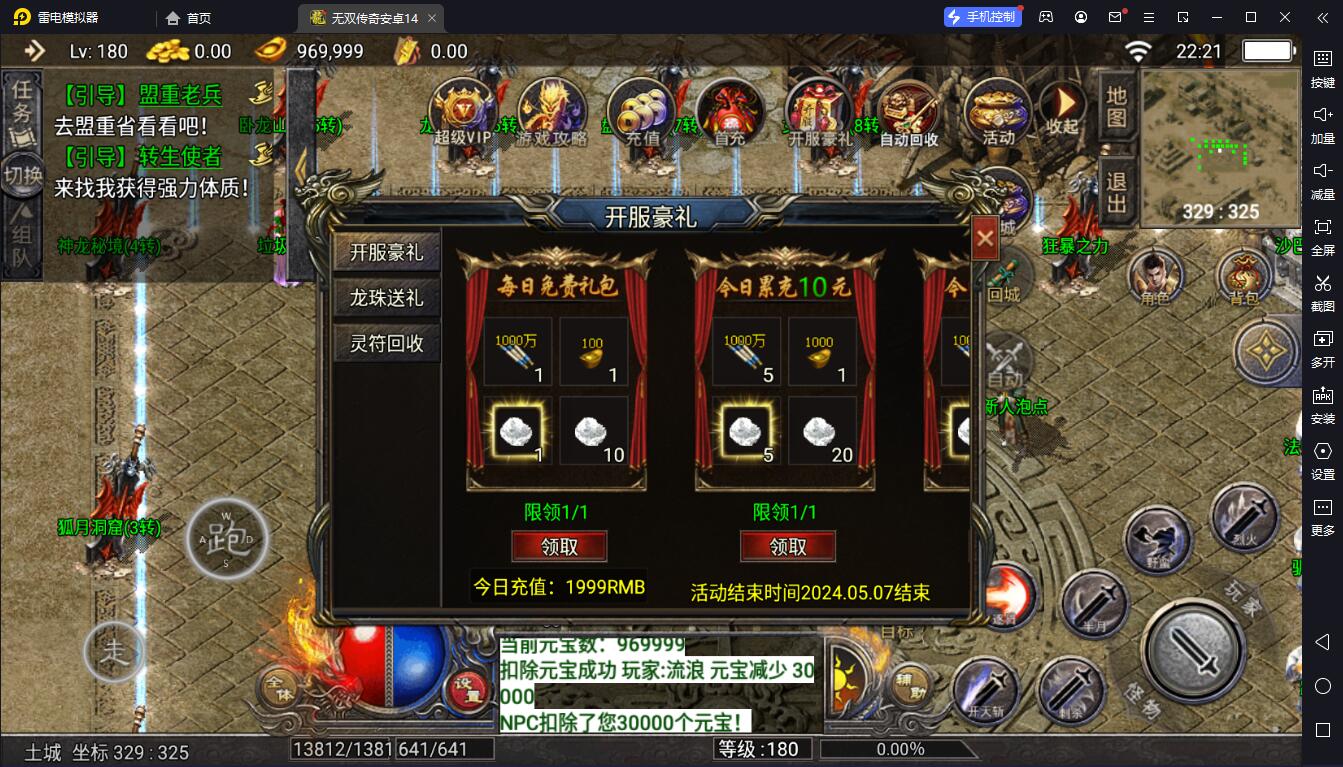Claim the 今日累充10元 reward
The width and height of the screenshot is (1343, 767).
788,546
